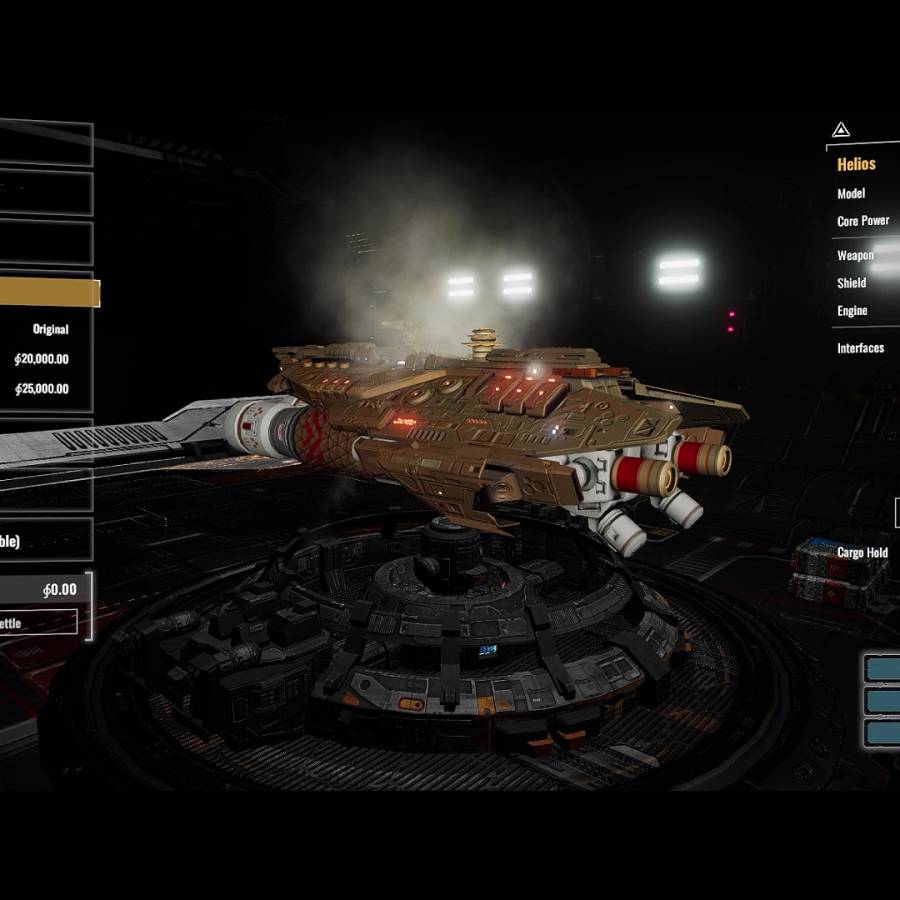
Task: Choose the Weapon category
Action: tap(855, 256)
